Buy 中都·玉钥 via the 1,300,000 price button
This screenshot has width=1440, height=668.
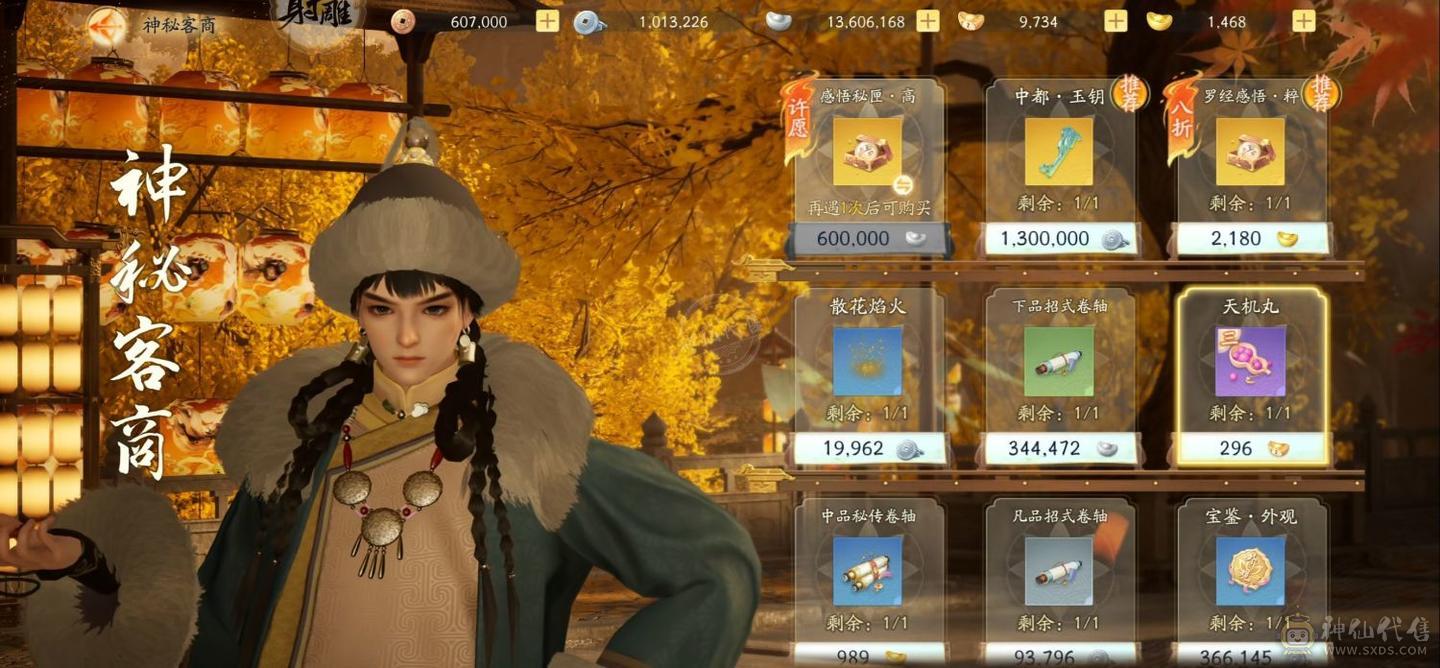click(x=1060, y=239)
